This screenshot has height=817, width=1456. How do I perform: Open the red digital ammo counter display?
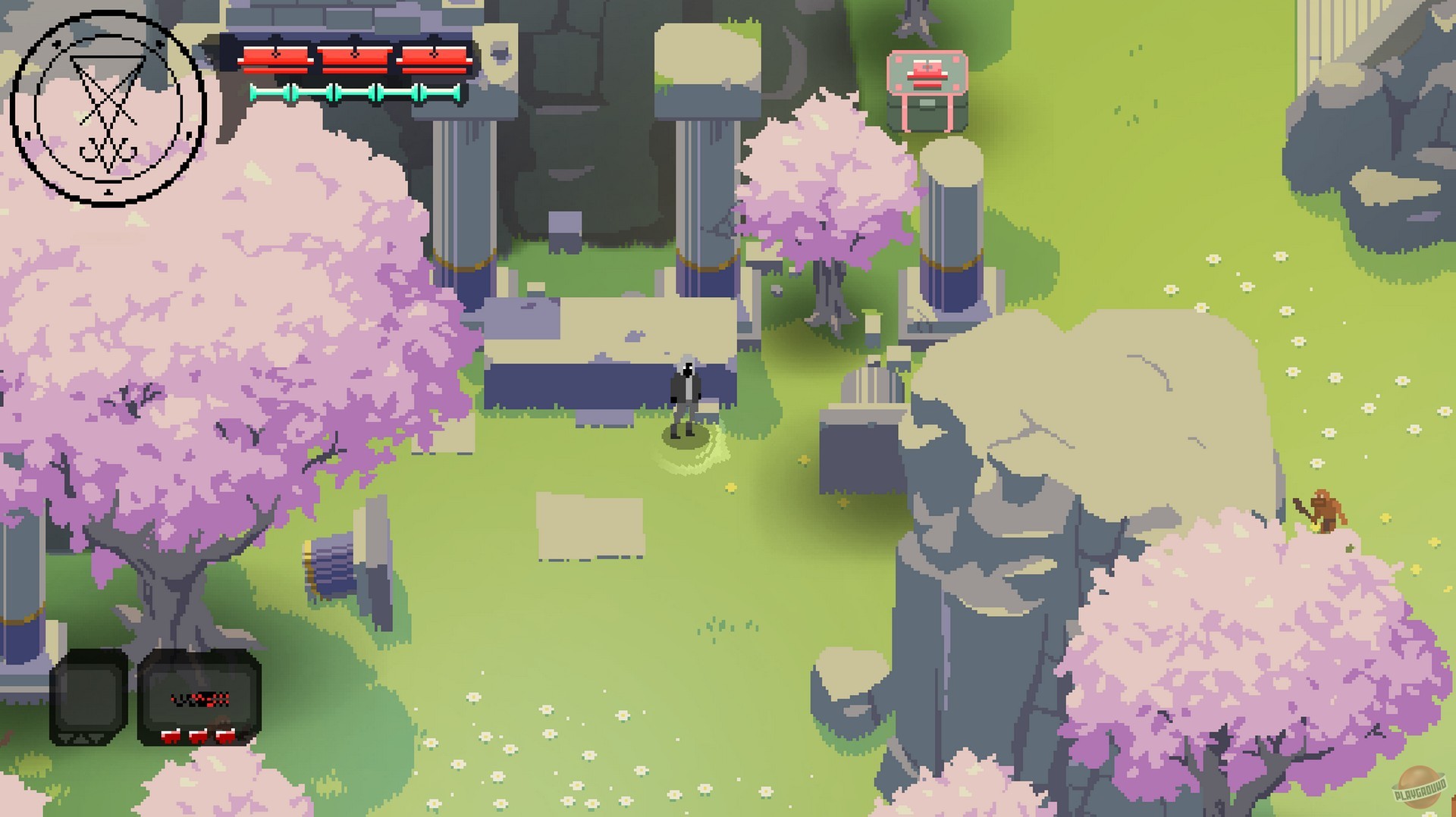tap(199, 700)
